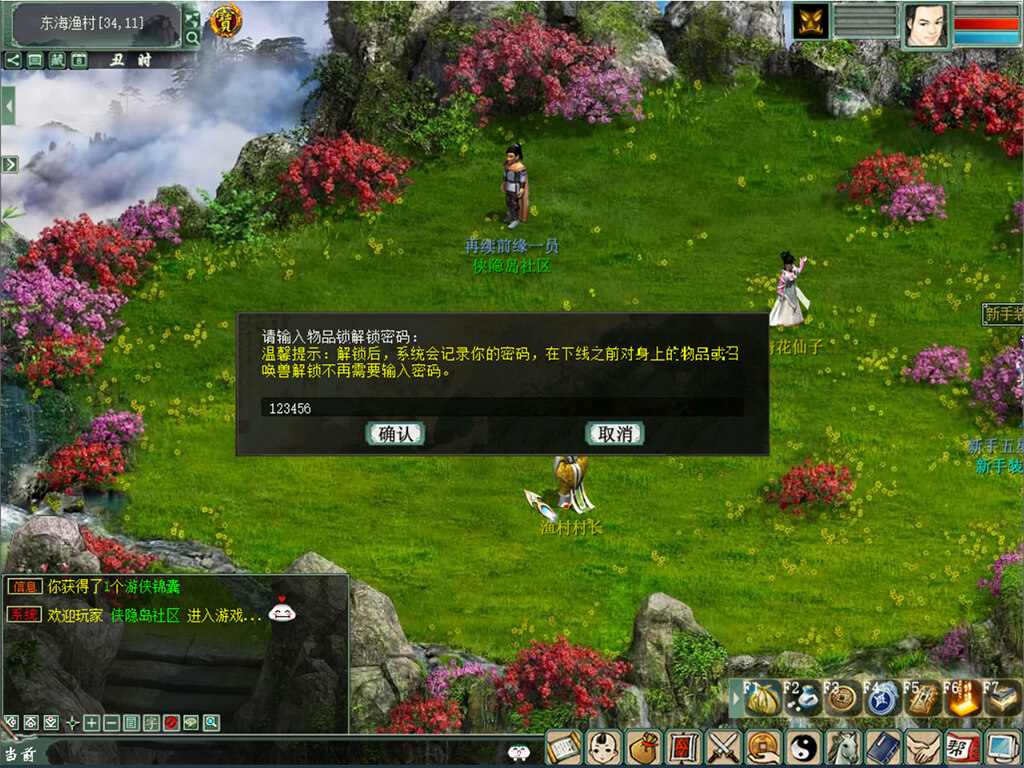Image resolution: width=1024 pixels, height=768 pixels.
Task: Open the yin-yang skills button
Action: point(803,748)
